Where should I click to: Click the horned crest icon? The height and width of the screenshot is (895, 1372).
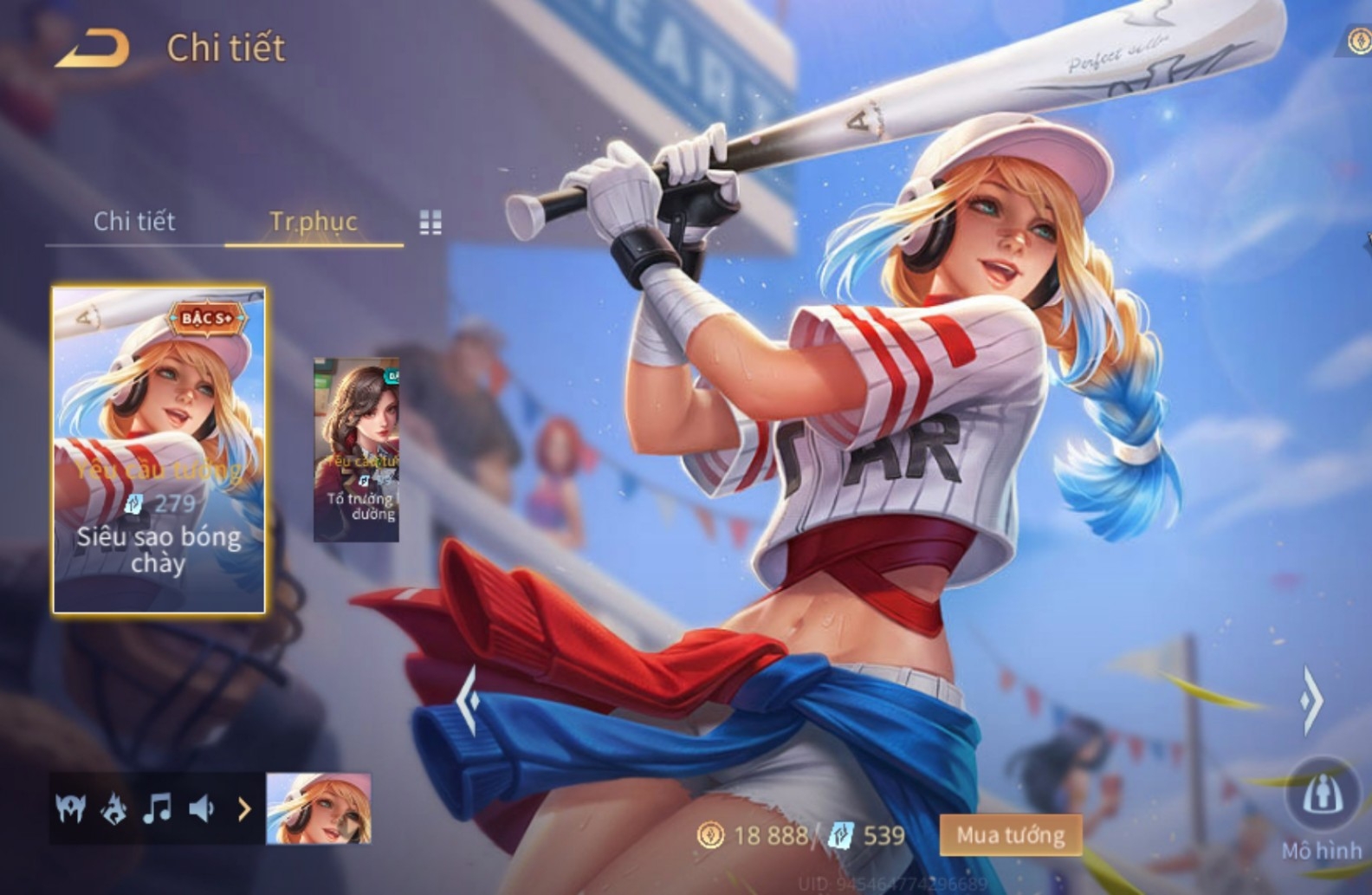click(71, 809)
